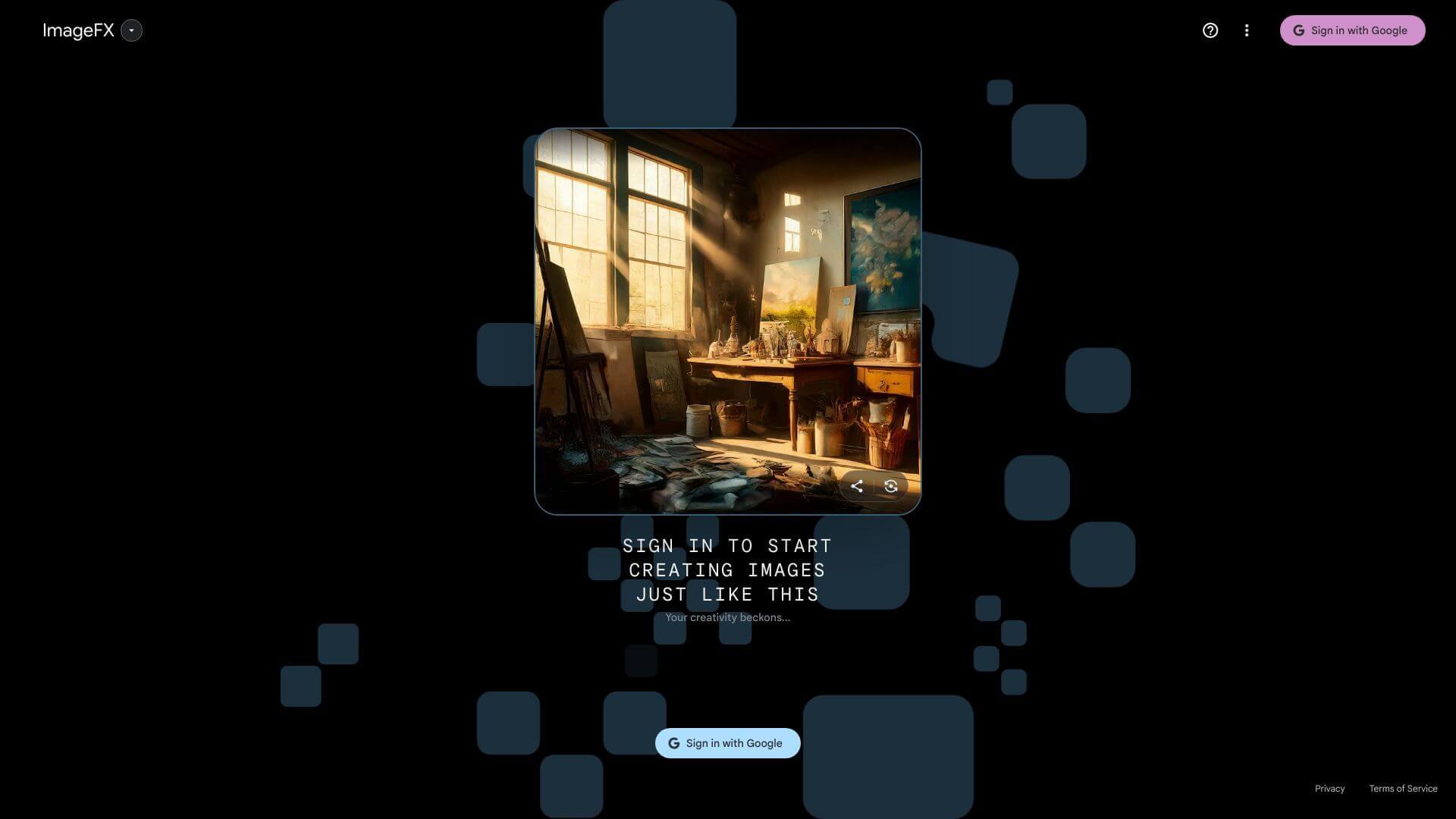Open the help icon in the top bar
The image size is (1456, 819).
[x=1210, y=30]
